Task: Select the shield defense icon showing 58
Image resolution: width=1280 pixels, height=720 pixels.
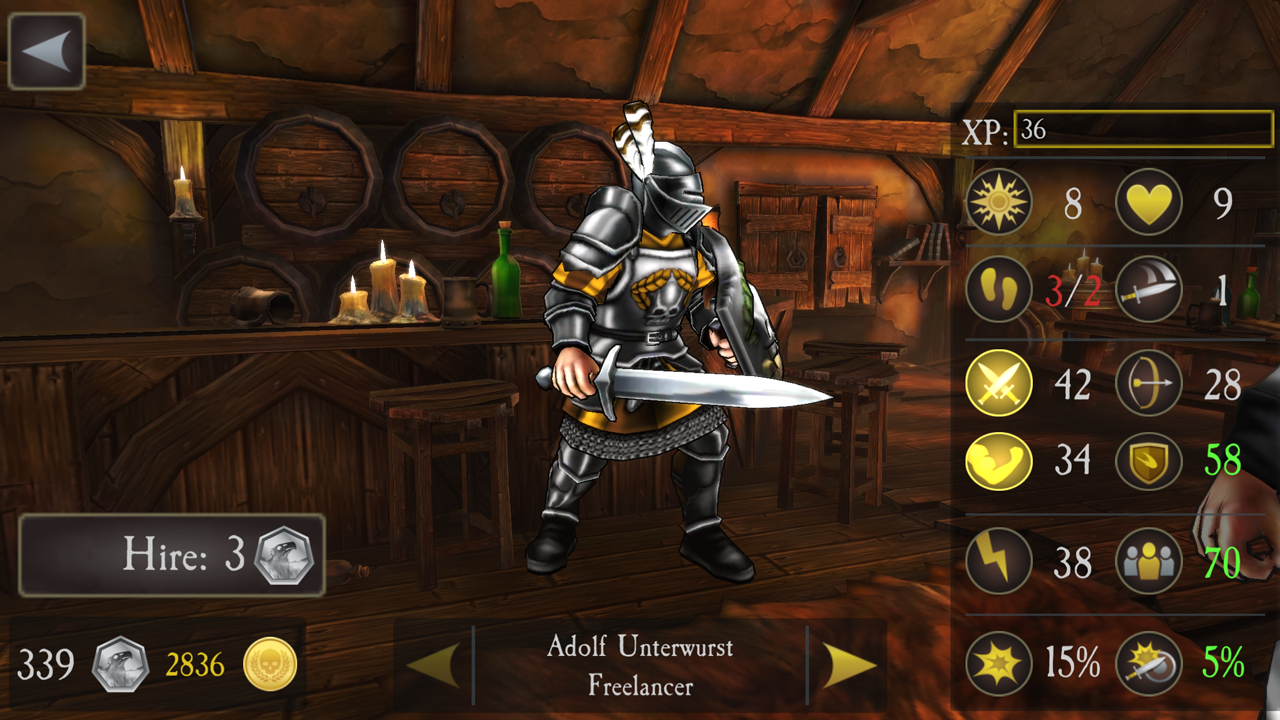Action: point(1148,461)
